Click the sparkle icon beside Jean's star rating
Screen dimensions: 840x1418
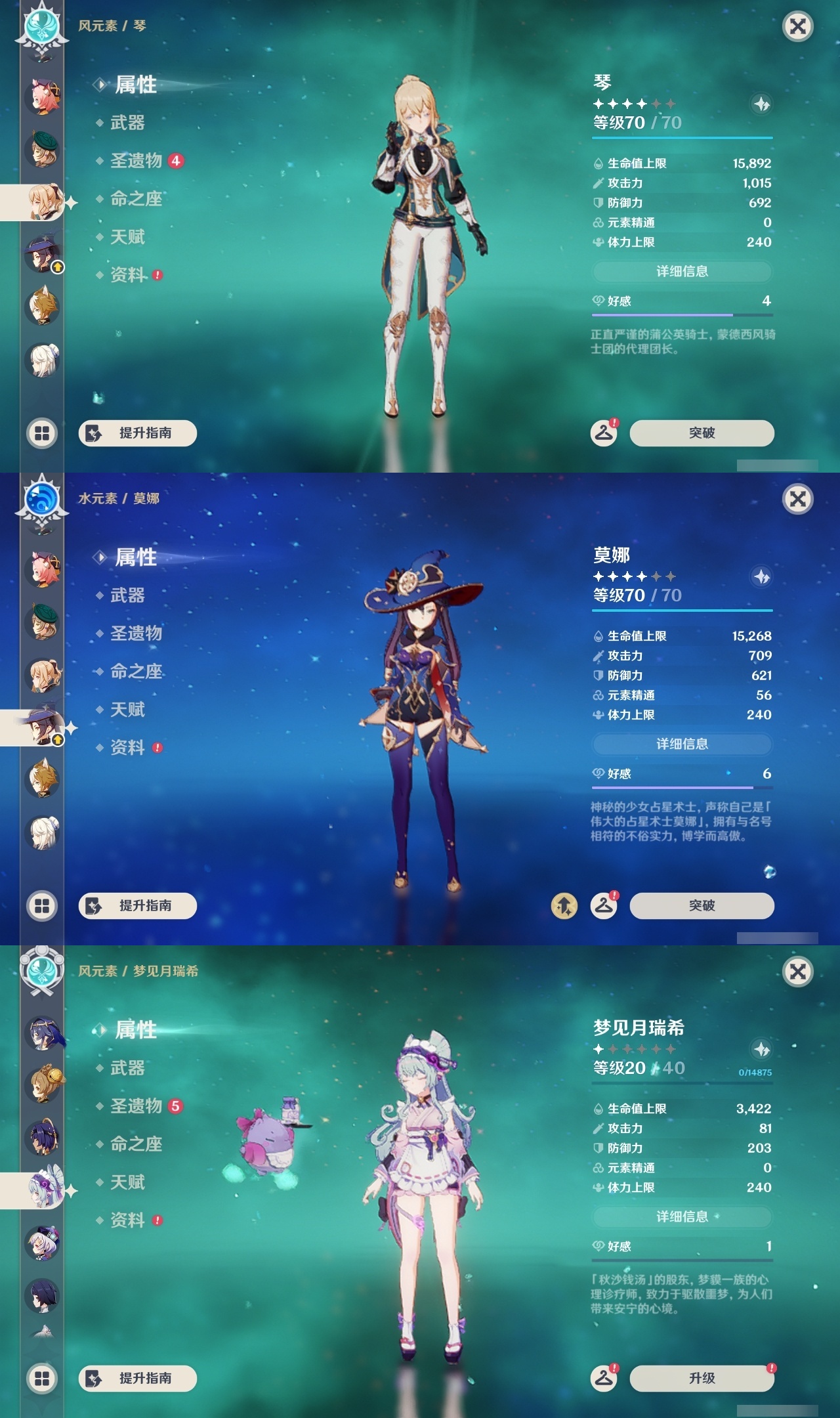761,102
